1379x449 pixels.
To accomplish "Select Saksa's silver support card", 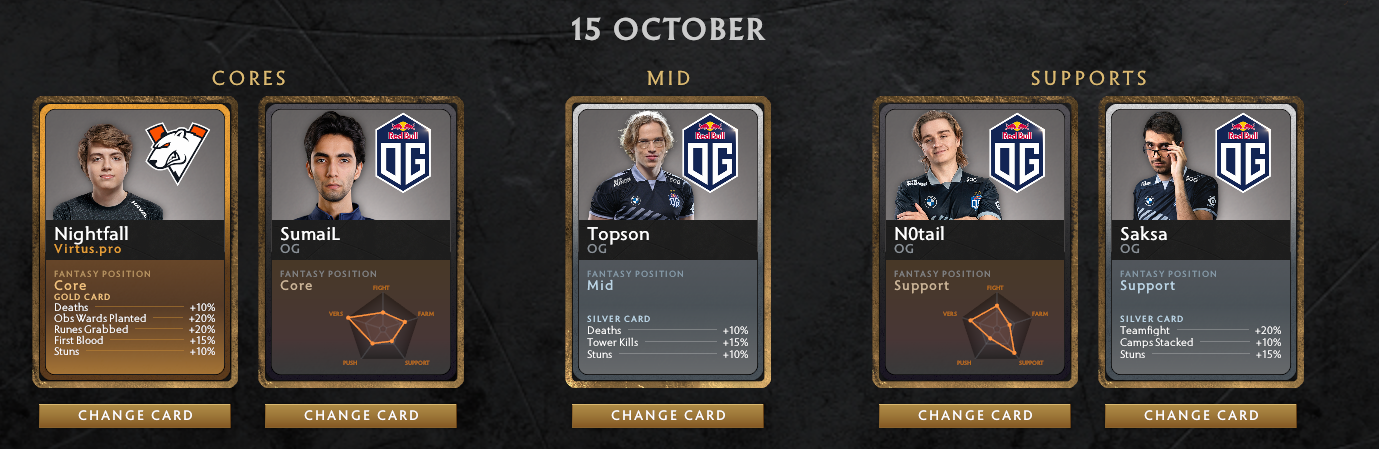I will click(1201, 241).
